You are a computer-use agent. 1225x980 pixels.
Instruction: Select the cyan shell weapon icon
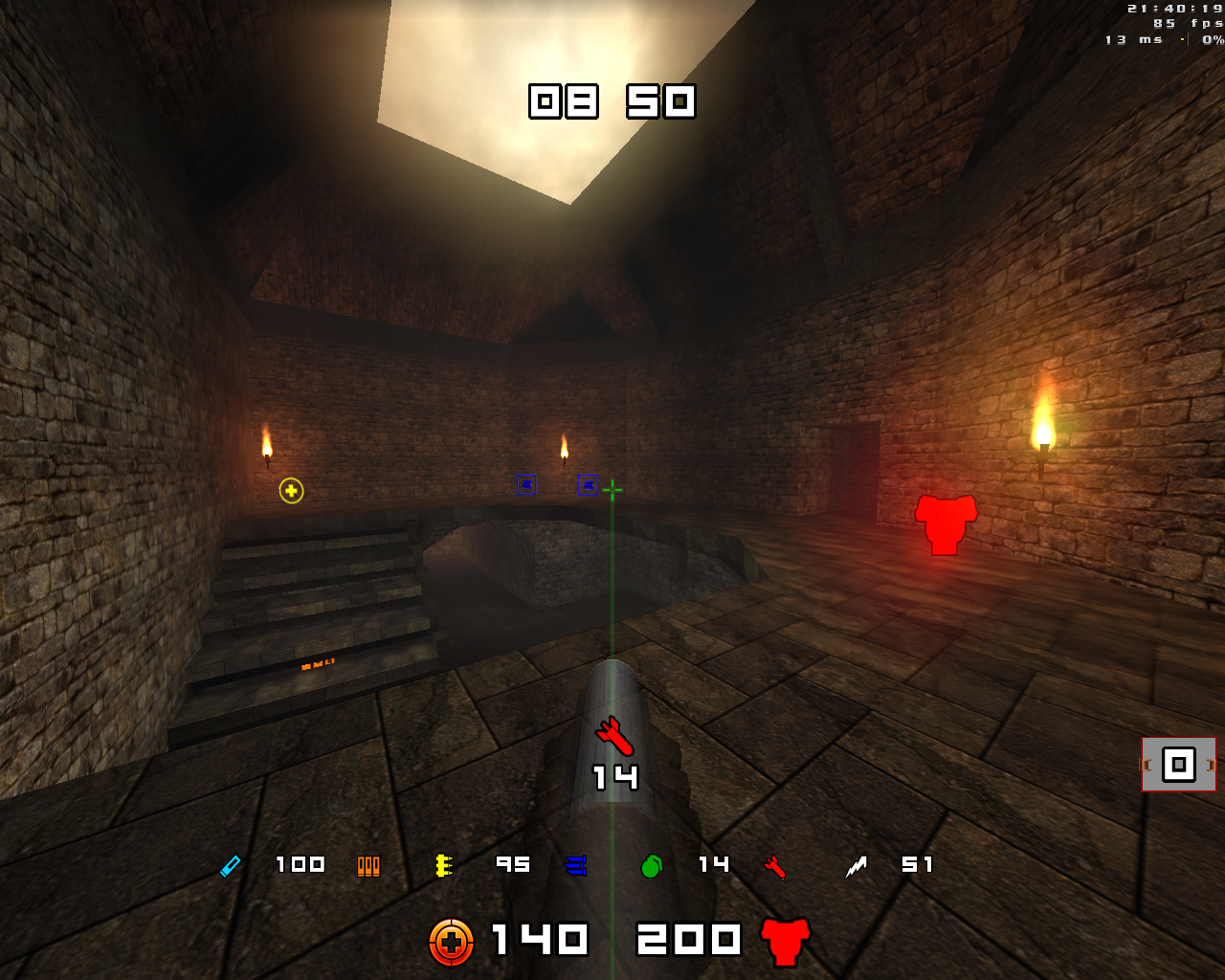pos(231,866)
